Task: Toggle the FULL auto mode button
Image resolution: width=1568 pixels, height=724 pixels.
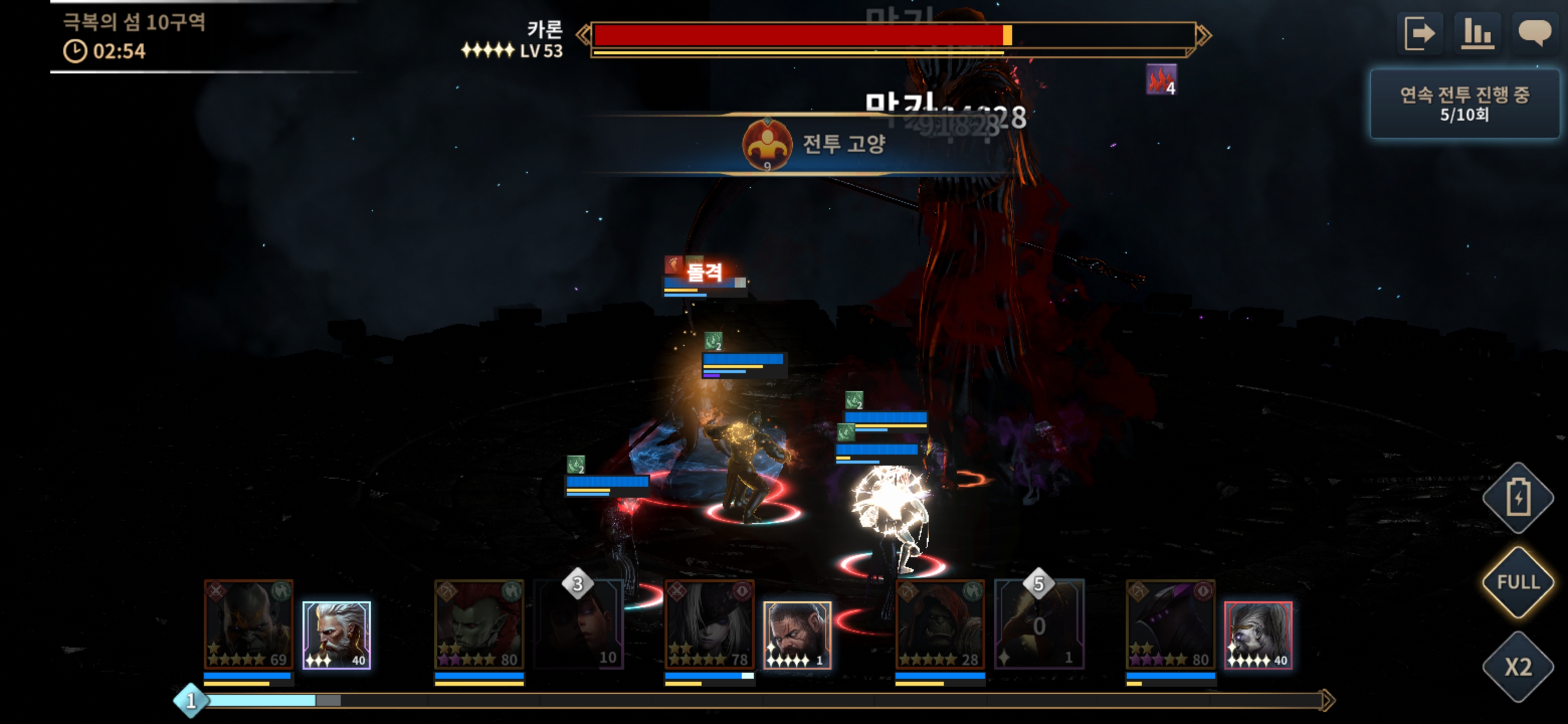Action: (x=1517, y=582)
